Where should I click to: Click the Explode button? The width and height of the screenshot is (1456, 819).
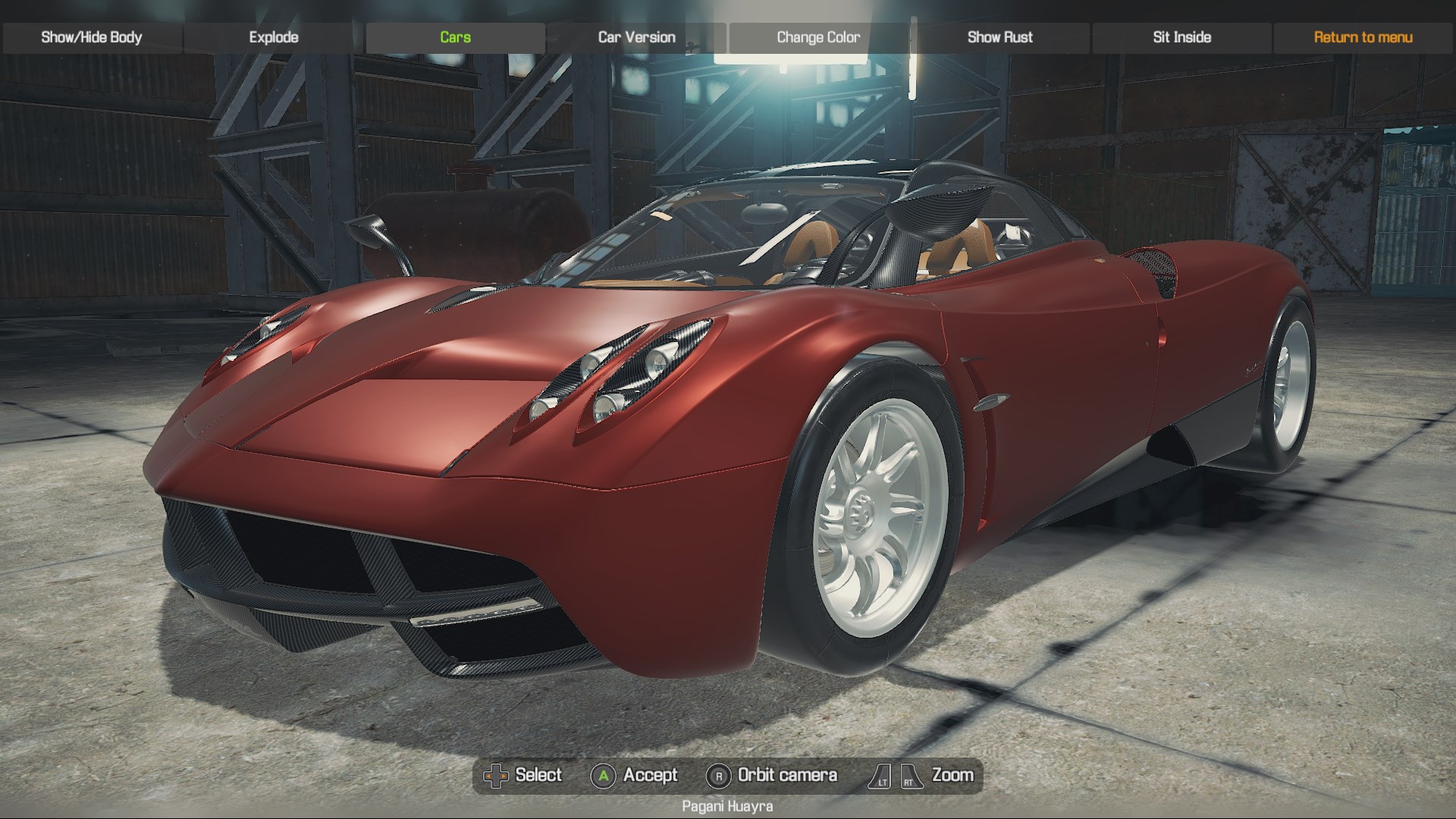(274, 37)
